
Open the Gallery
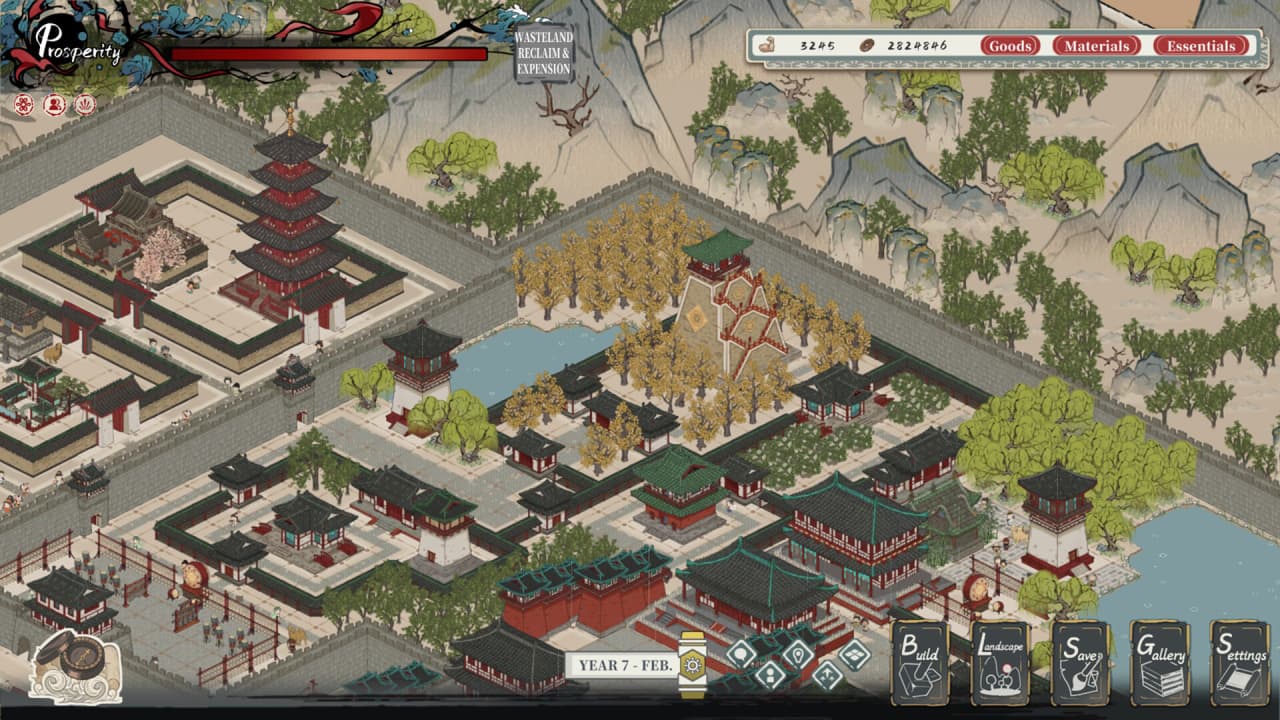coord(1160,663)
